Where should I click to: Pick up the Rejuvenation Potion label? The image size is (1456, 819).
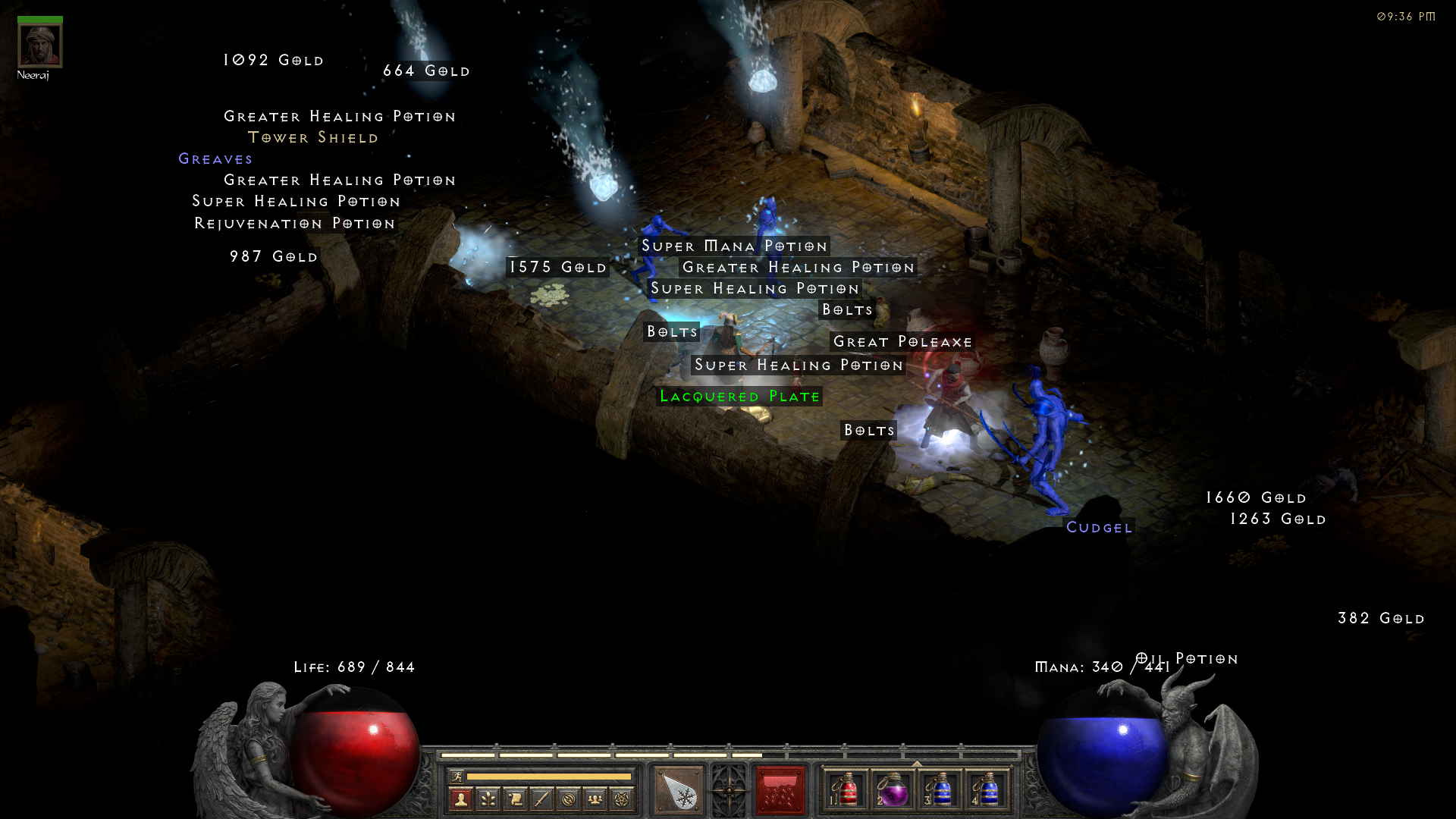point(295,224)
